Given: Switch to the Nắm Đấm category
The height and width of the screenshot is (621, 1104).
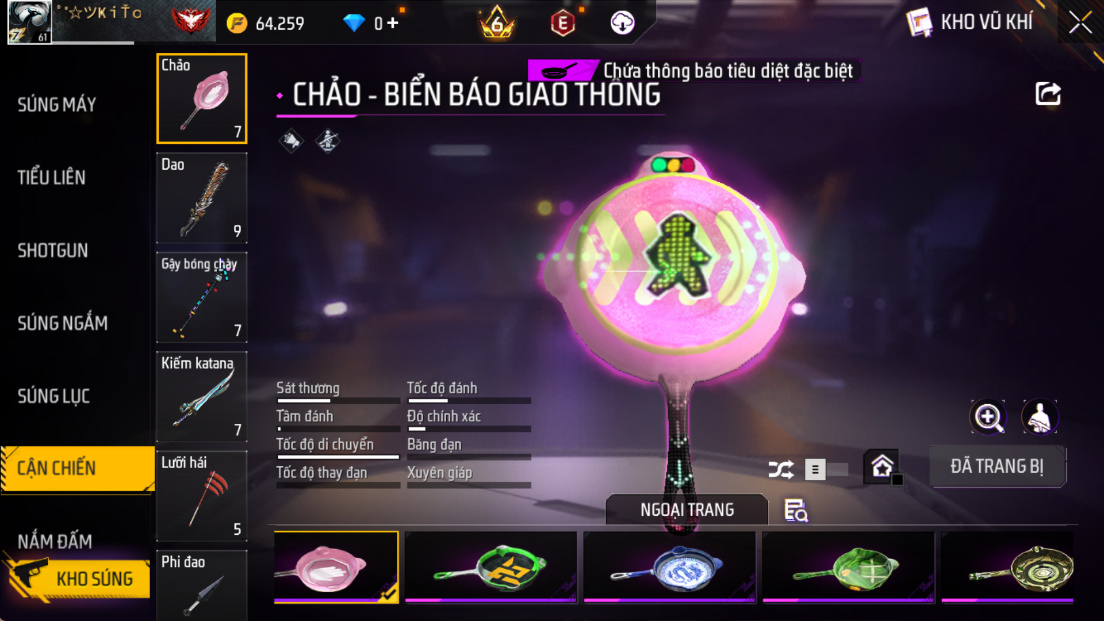Looking at the screenshot, I should [x=55, y=541].
